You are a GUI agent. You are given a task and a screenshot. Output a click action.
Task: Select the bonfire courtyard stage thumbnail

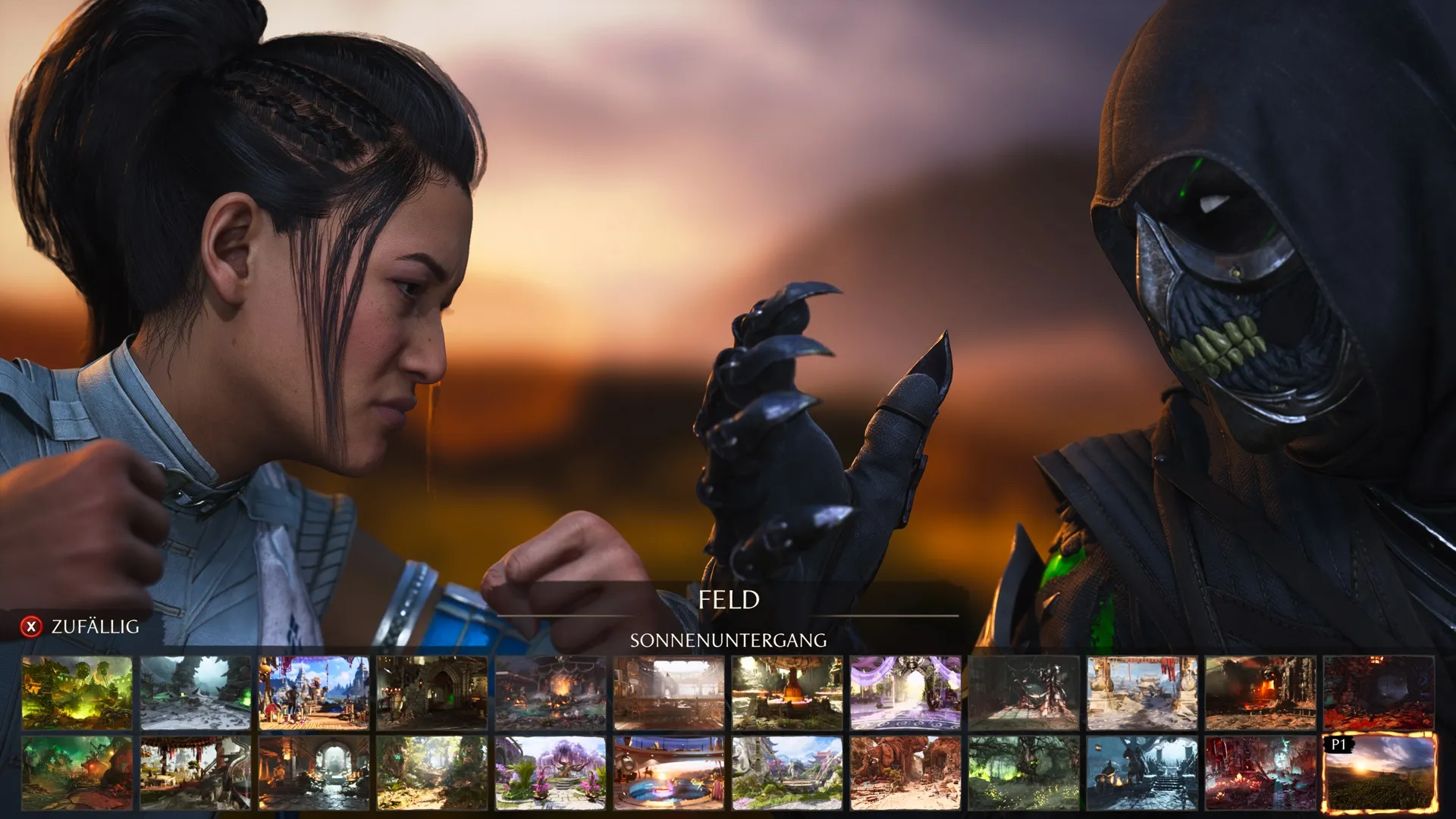551,693
